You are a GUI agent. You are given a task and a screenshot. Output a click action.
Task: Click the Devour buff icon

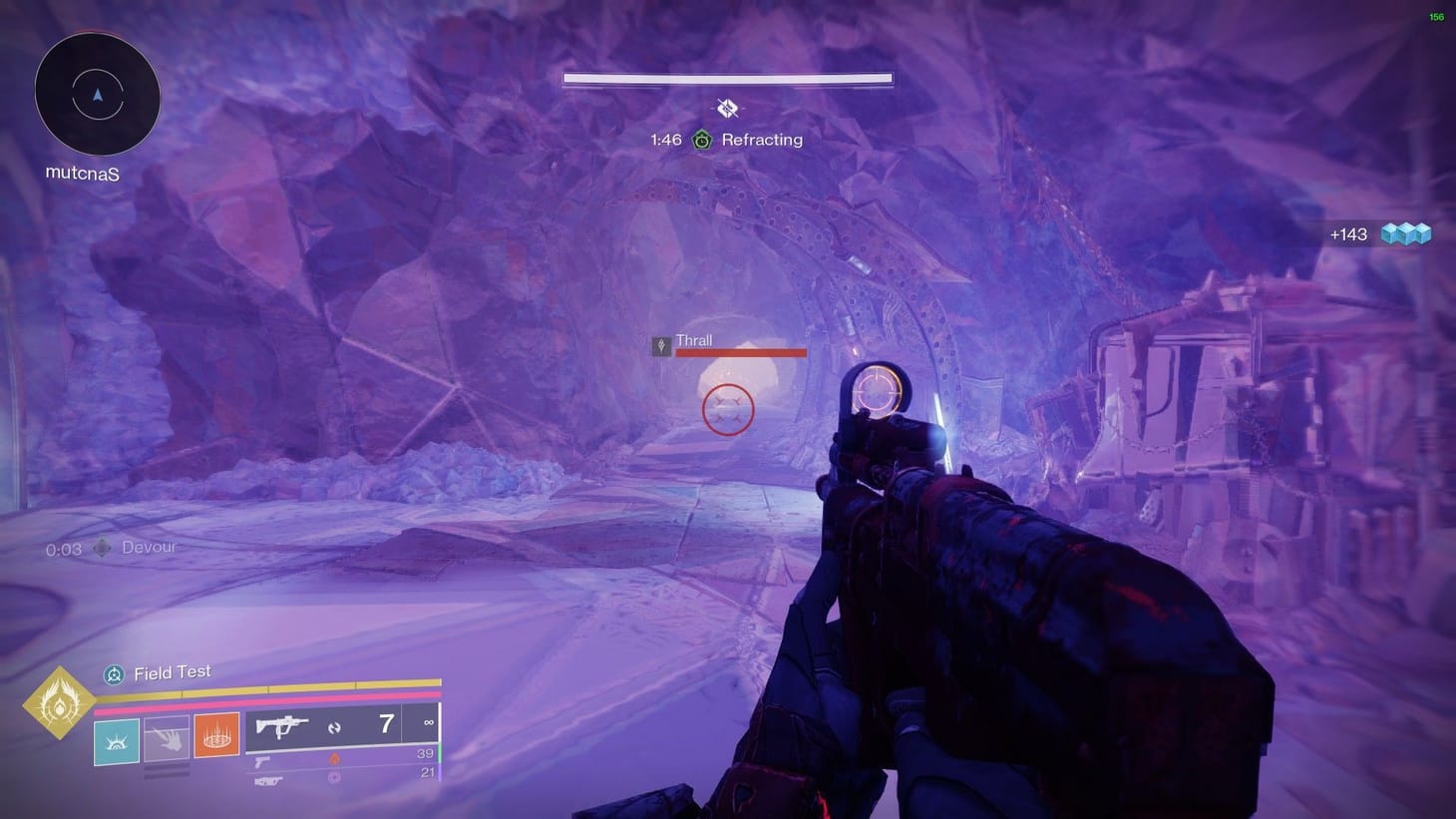(x=101, y=547)
